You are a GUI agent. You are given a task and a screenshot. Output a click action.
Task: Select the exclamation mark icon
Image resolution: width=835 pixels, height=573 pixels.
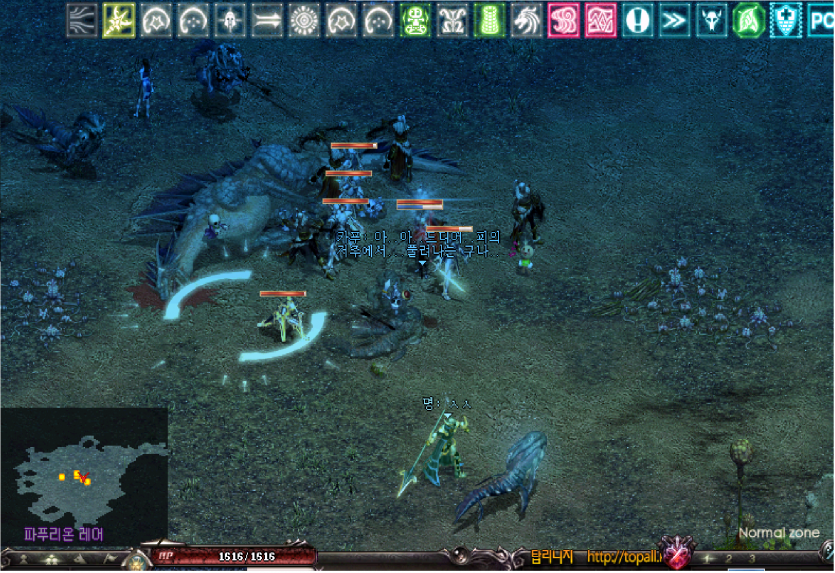click(x=637, y=20)
